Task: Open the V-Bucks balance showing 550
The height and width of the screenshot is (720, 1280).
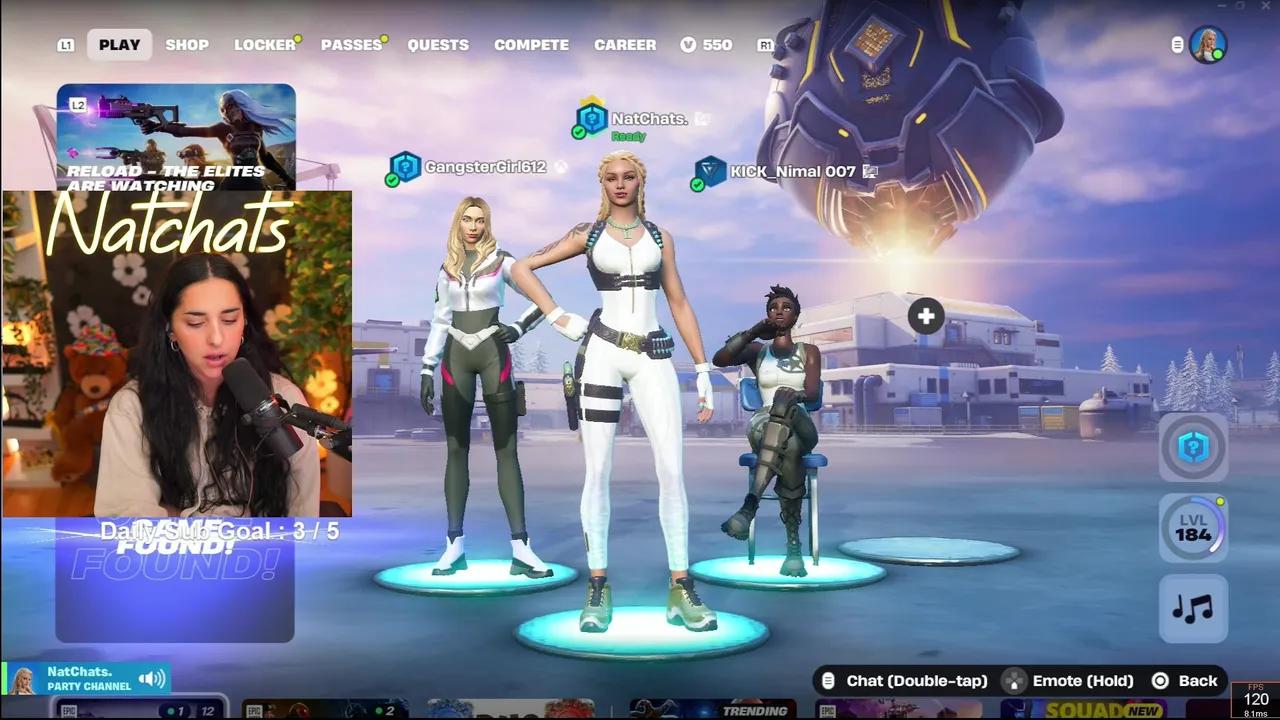Action: tap(707, 44)
